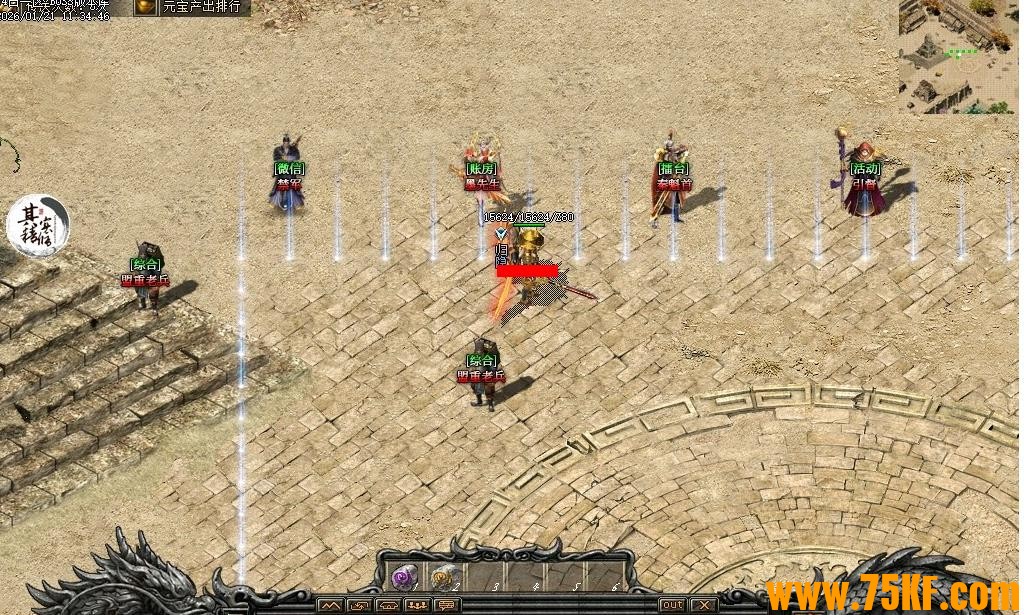The height and width of the screenshot is (615, 1024).
Task: Use the golden swirl stone in slot 2
Action: coord(443,577)
